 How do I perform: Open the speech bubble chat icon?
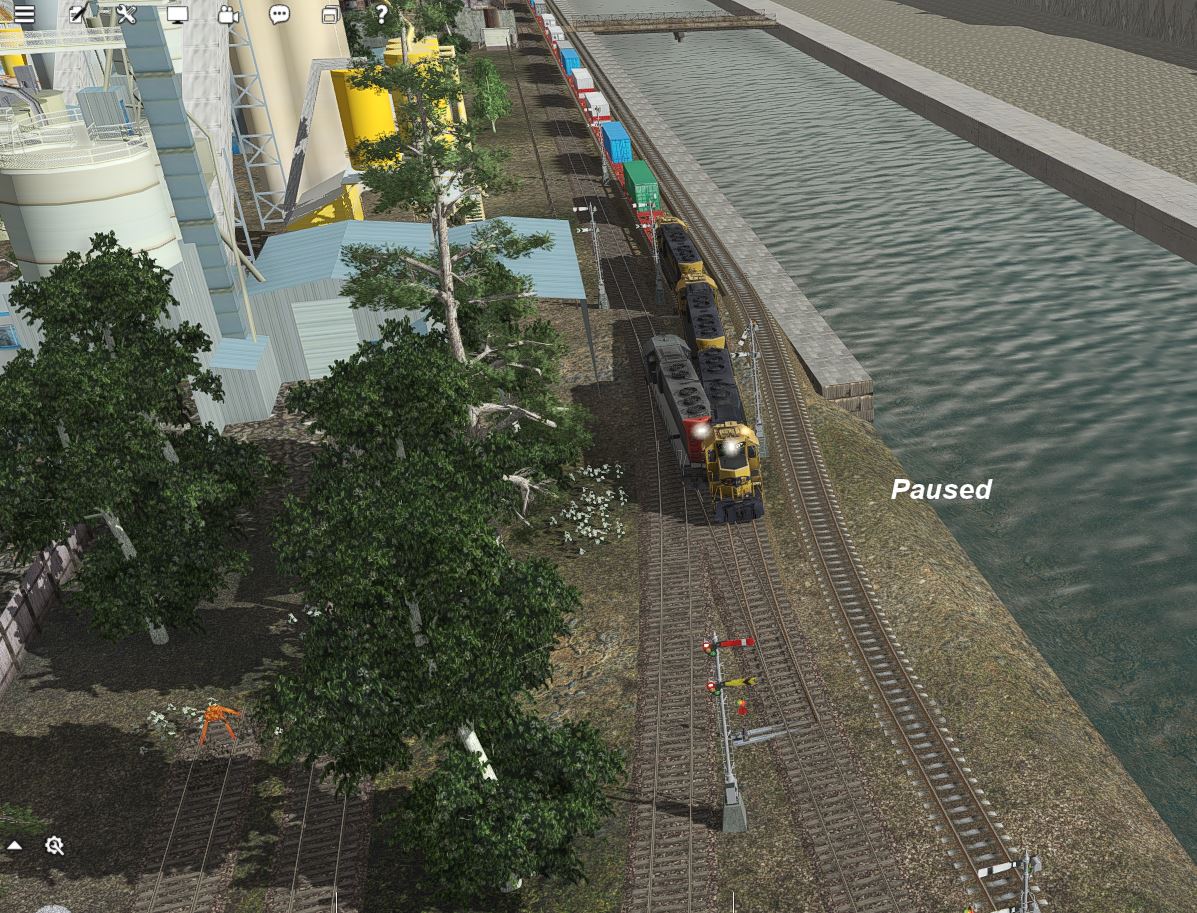coord(280,15)
